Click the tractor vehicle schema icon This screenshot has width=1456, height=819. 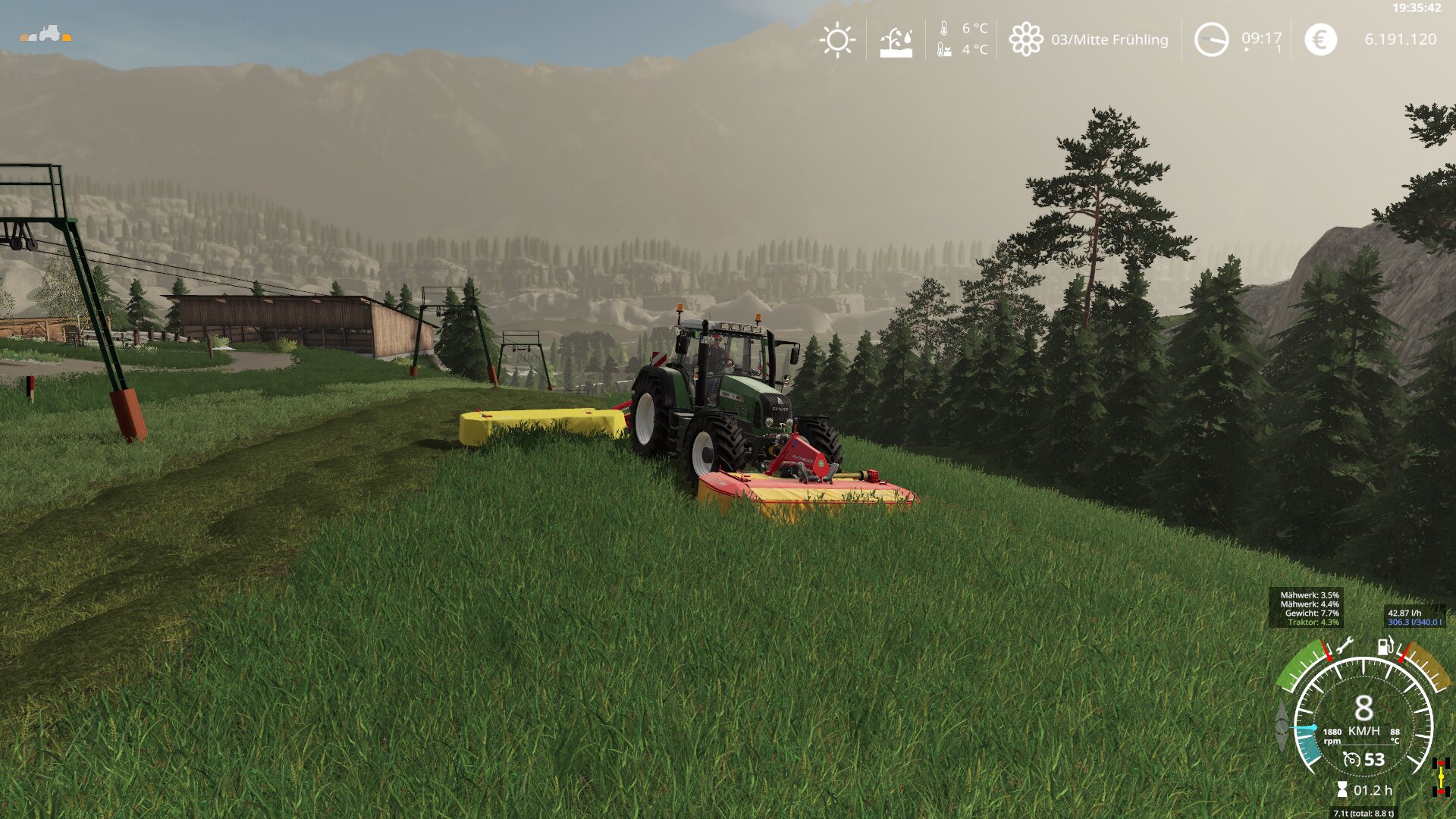point(45,34)
